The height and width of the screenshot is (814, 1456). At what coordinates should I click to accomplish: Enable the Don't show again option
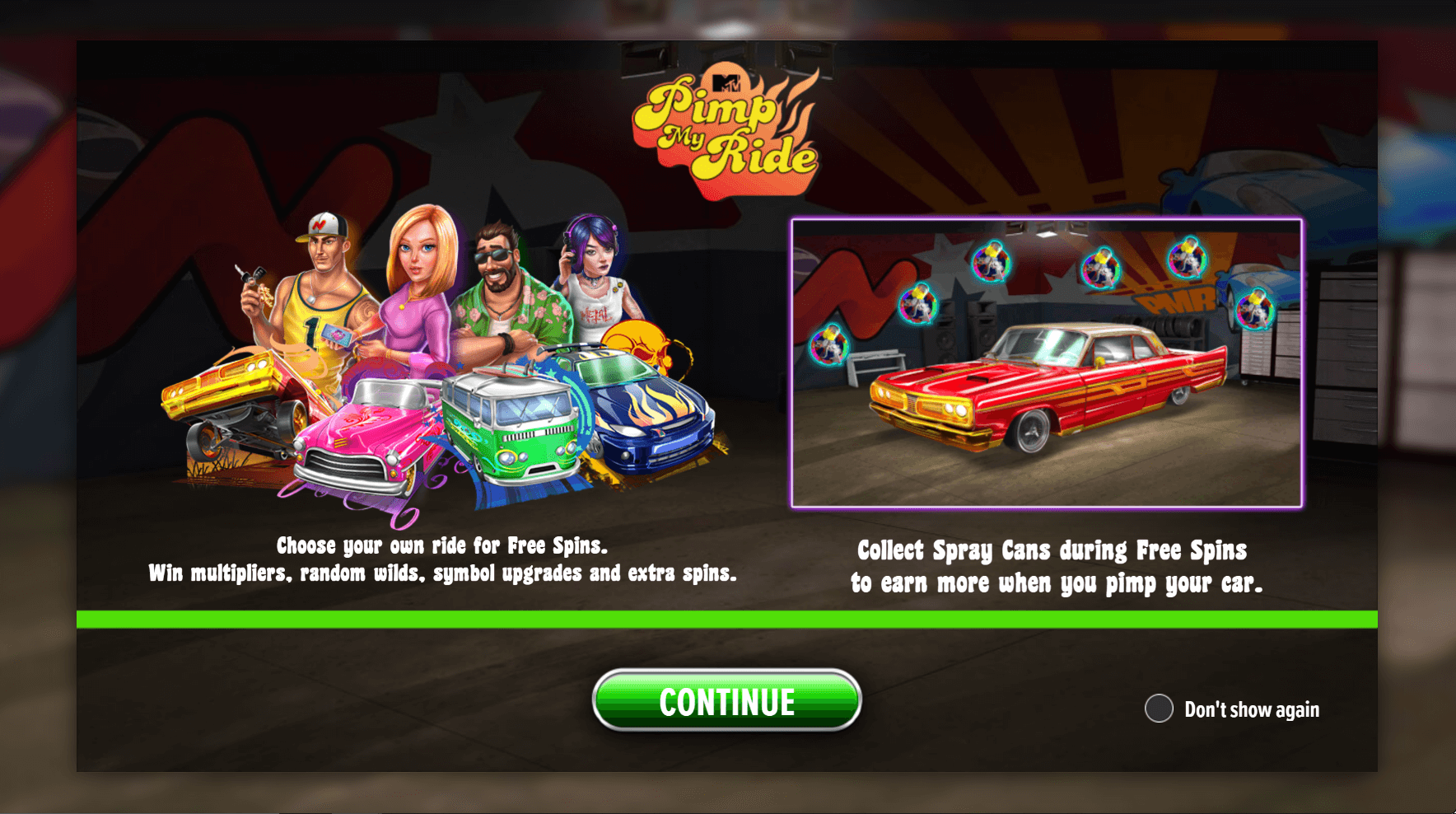point(1160,708)
